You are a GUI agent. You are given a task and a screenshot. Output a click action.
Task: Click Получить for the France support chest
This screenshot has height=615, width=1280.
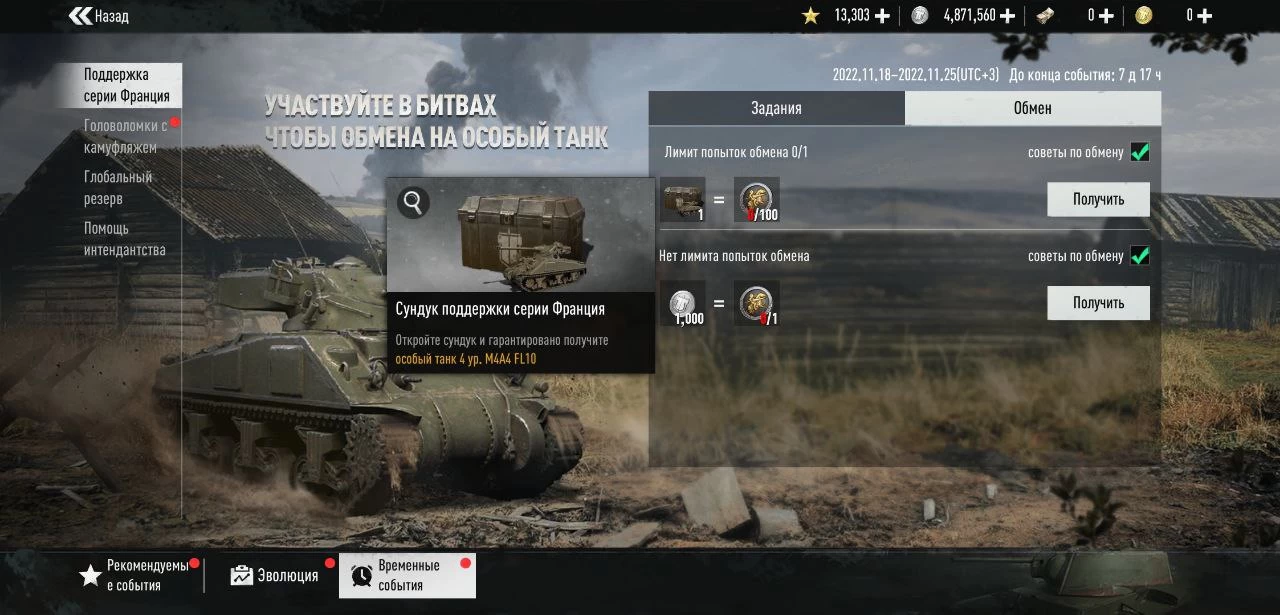point(1098,199)
